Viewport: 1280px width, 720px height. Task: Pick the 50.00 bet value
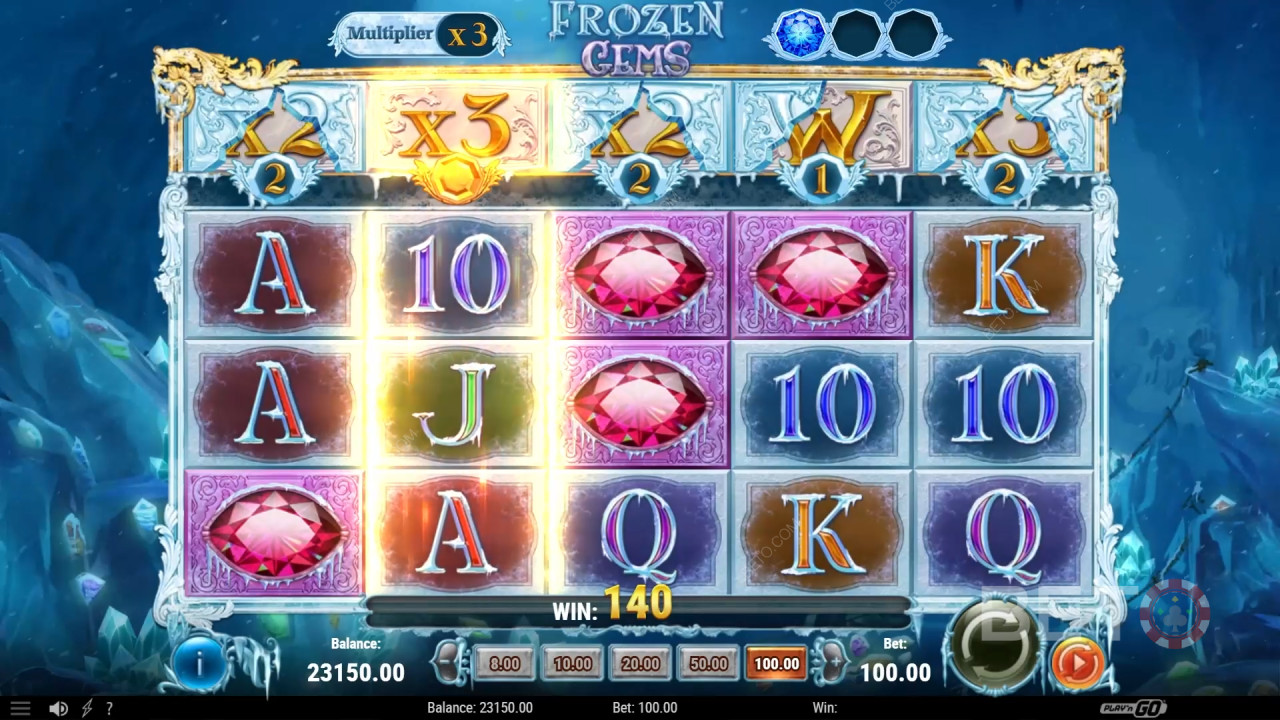[708, 663]
